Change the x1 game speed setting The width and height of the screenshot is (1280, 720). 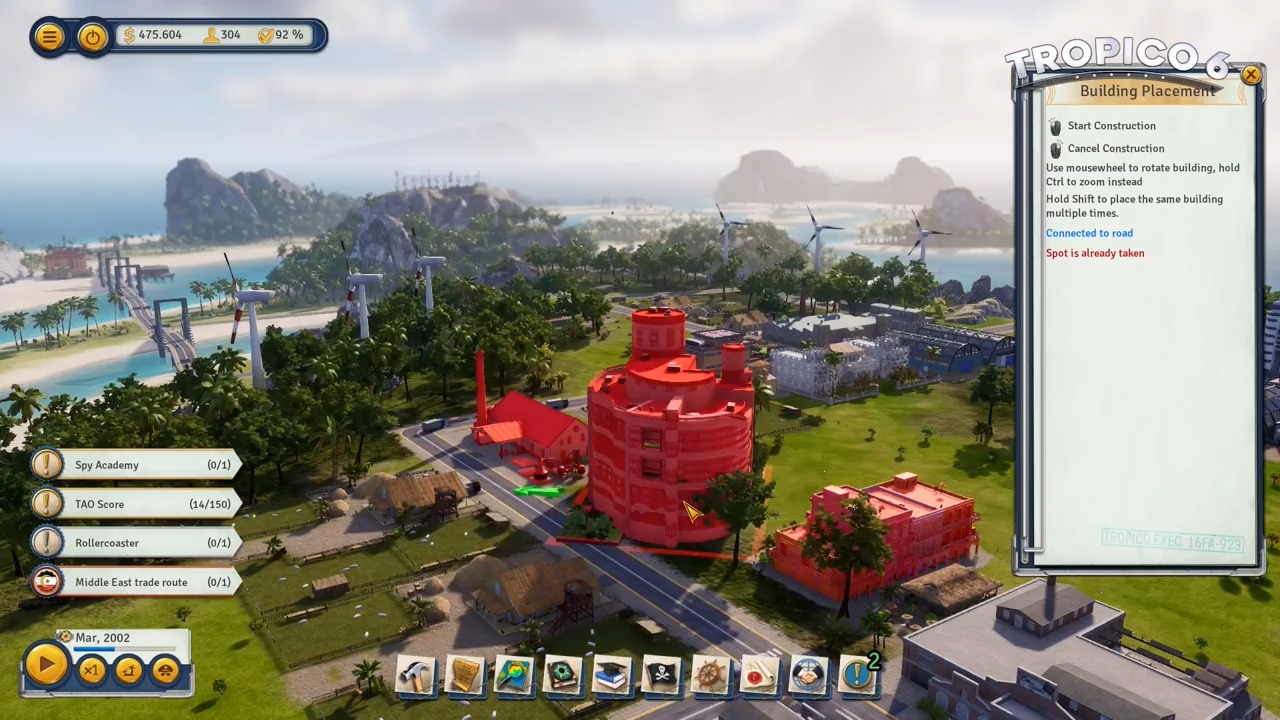point(91,671)
